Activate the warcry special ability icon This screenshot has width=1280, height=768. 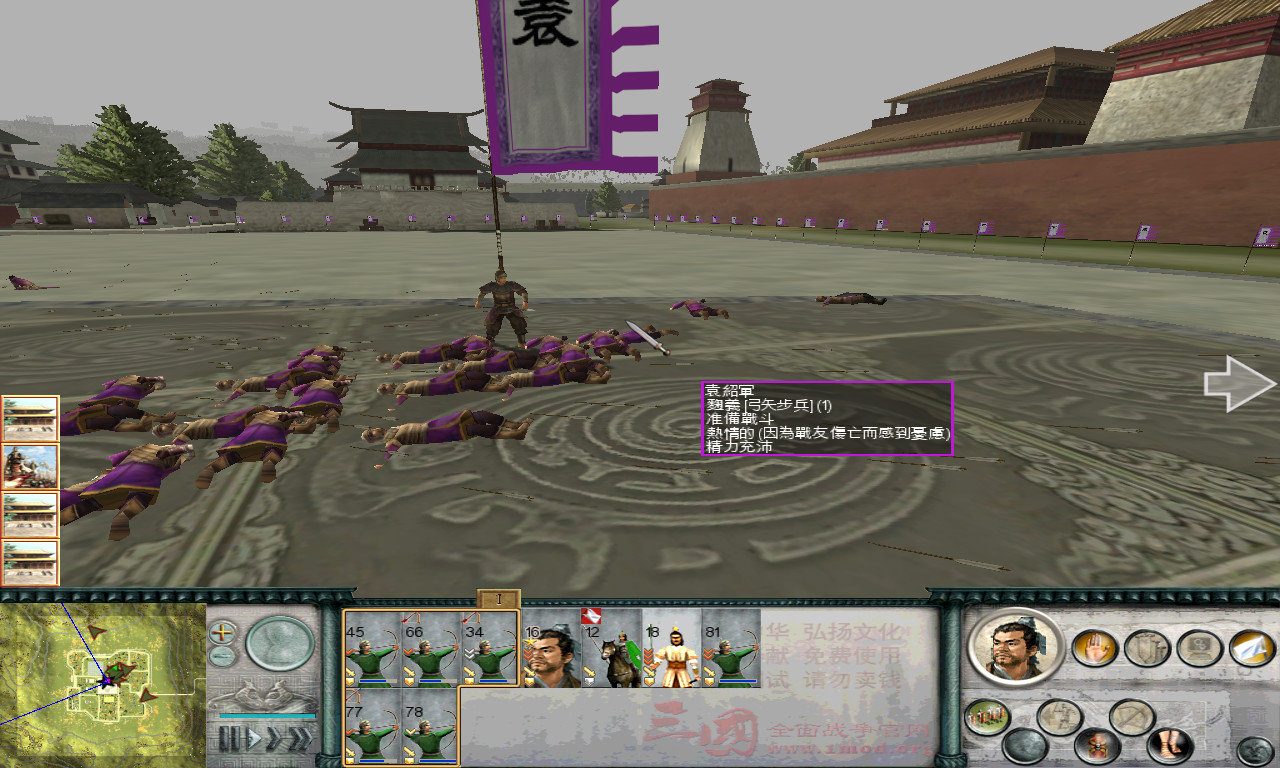coord(1097,746)
